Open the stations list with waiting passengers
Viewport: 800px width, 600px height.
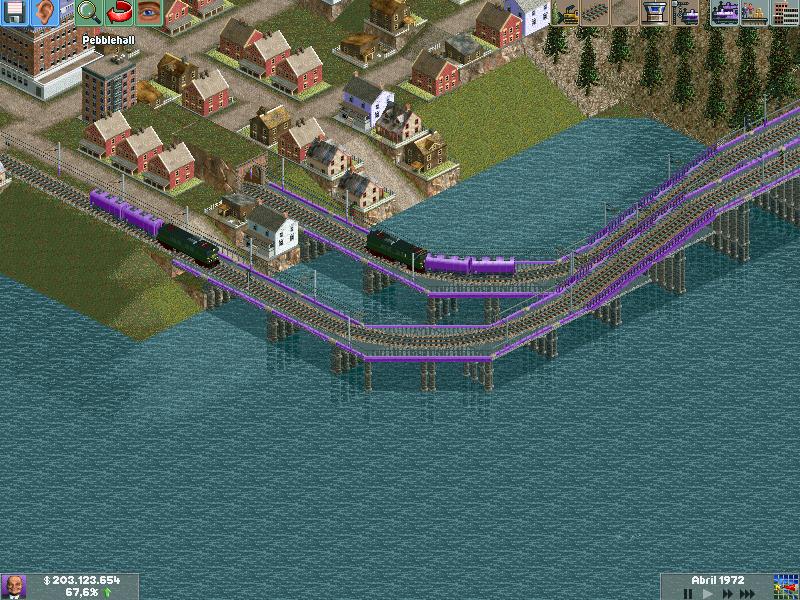coord(754,13)
